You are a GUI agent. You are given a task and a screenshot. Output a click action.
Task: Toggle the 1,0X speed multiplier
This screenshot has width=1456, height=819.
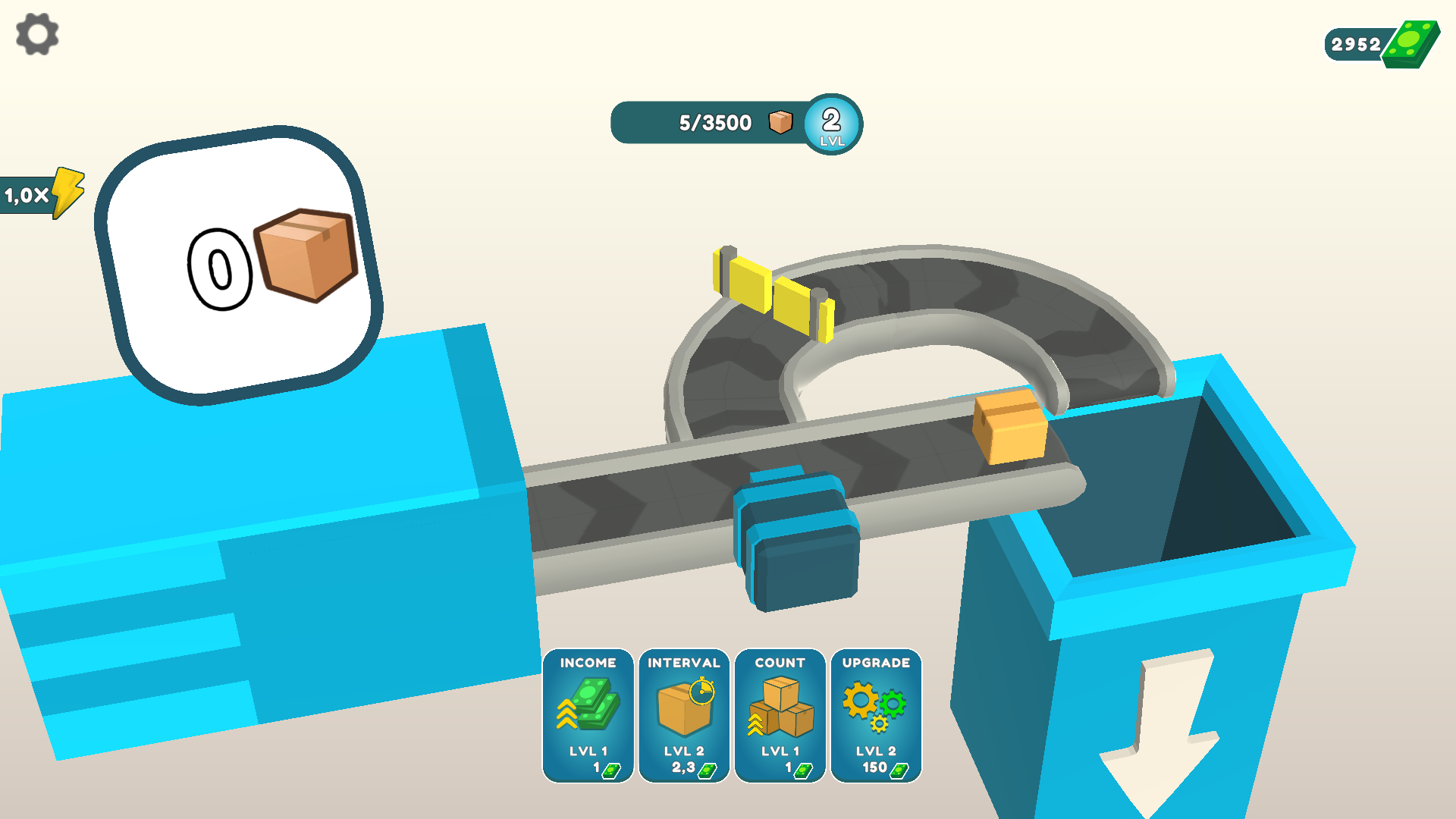(32, 195)
